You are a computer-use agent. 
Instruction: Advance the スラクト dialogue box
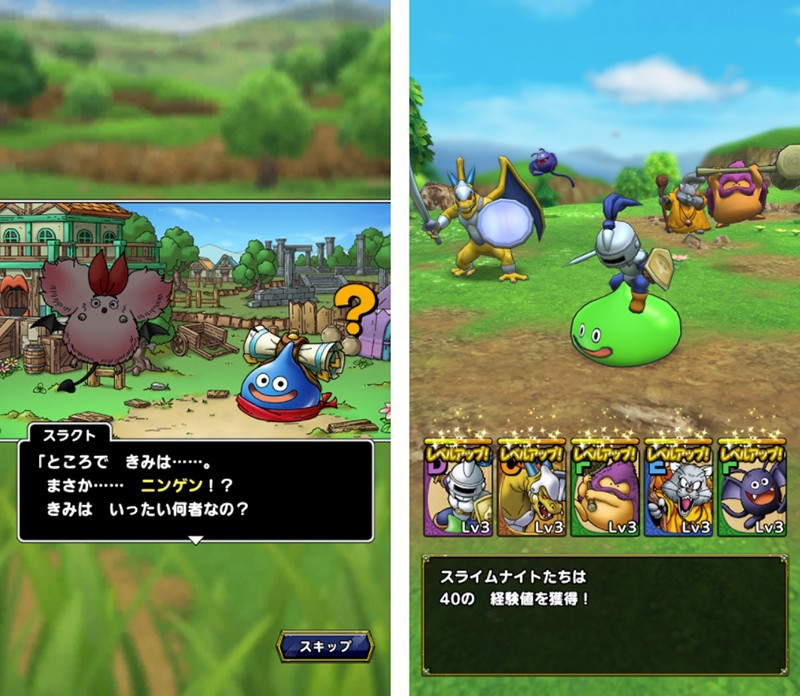196,490
